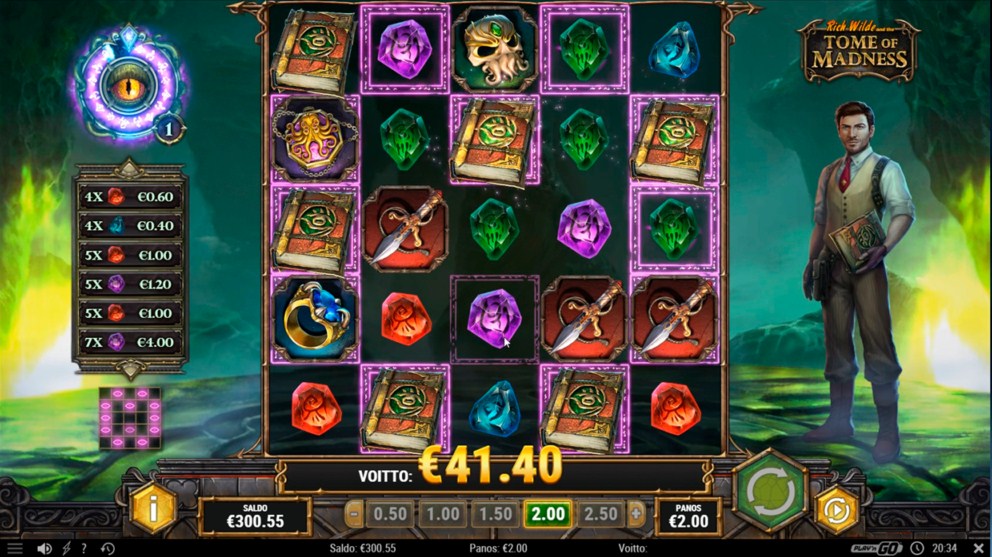
Task: Increase the bet with the plus button
Action: (636, 515)
